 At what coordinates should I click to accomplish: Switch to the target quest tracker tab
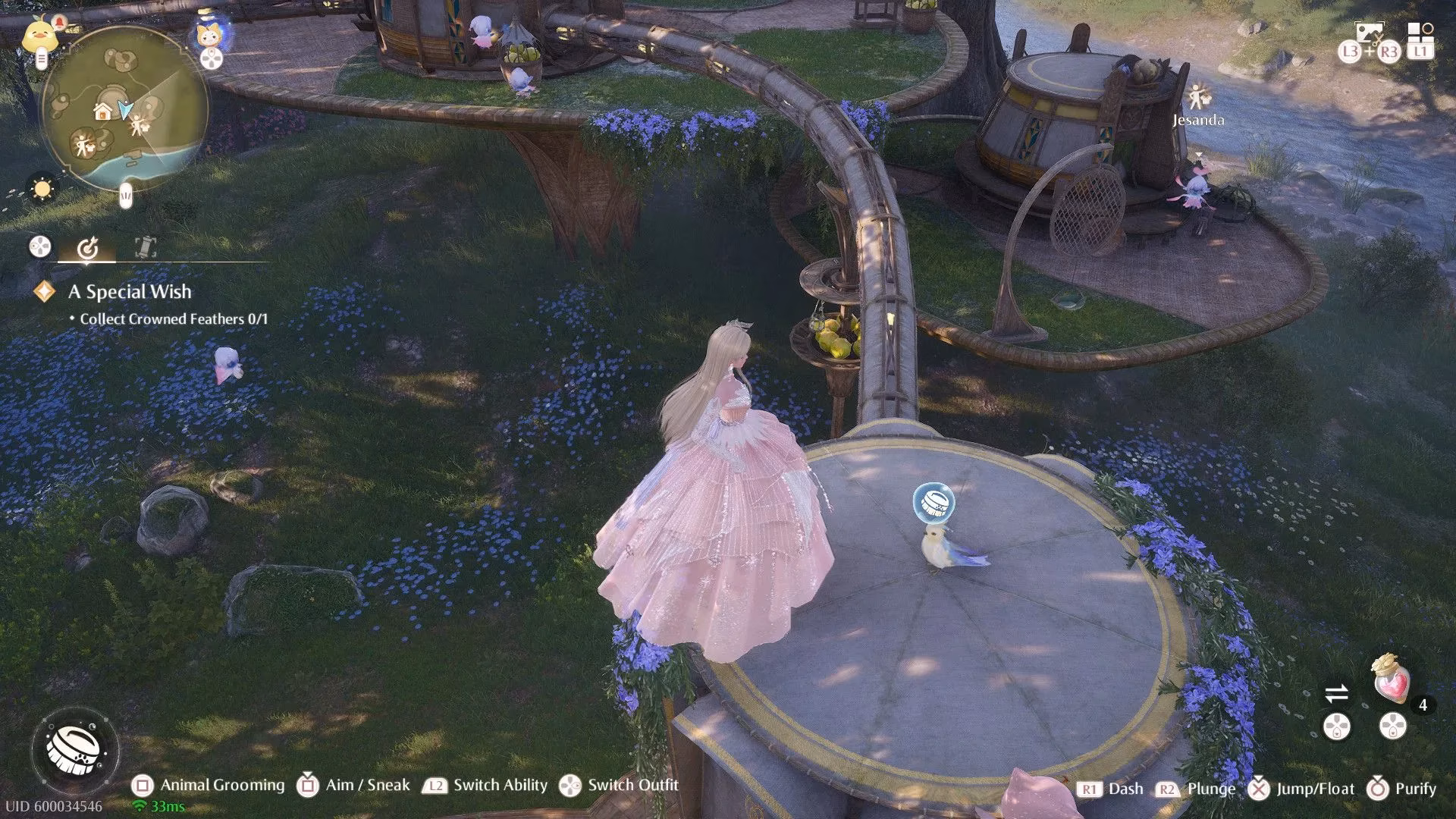[87, 247]
